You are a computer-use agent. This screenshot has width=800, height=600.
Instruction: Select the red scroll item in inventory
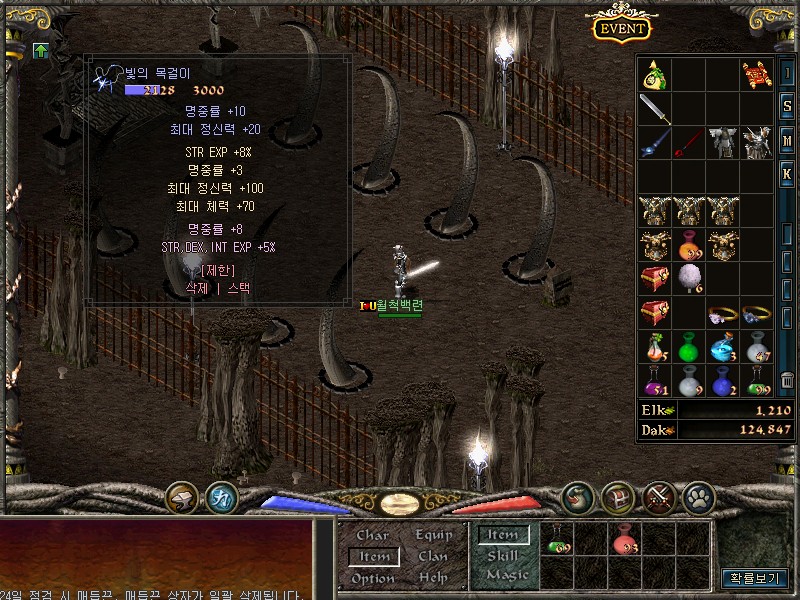(x=756, y=74)
